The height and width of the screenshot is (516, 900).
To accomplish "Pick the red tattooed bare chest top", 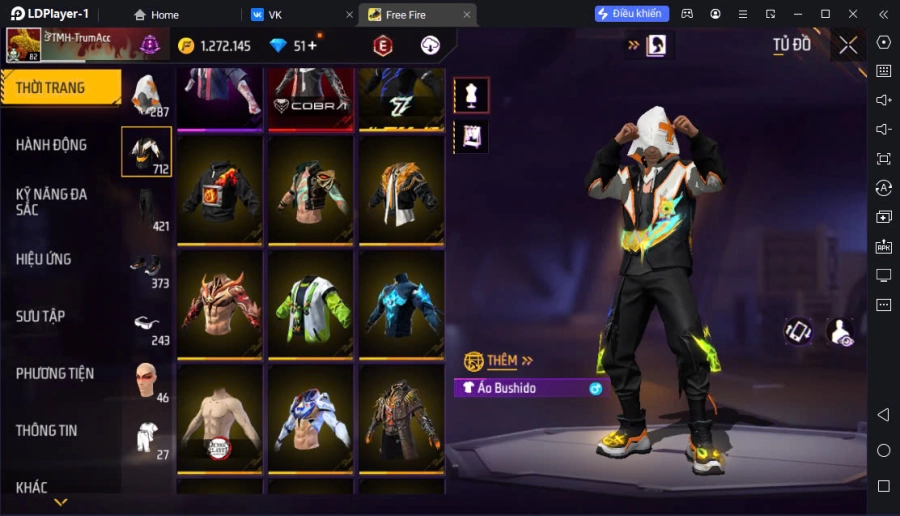I will click(x=220, y=304).
